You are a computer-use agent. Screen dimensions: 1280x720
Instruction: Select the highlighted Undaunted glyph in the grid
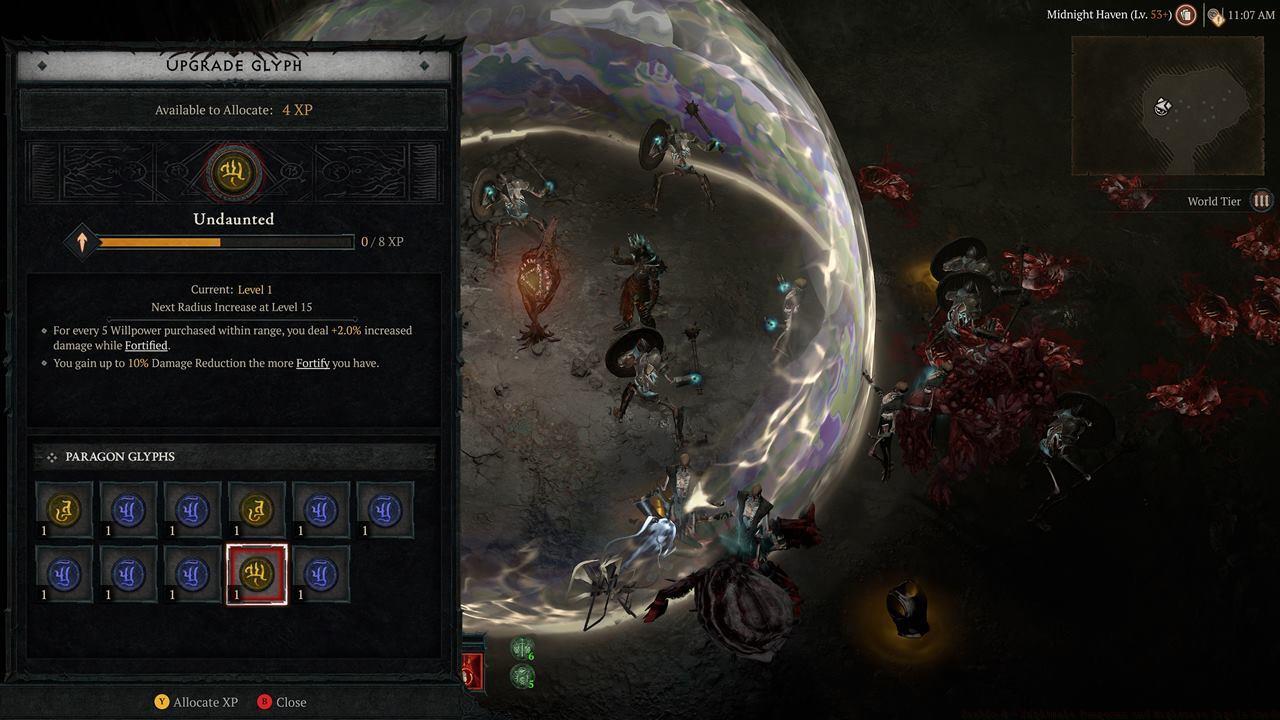pyautogui.click(x=257, y=572)
